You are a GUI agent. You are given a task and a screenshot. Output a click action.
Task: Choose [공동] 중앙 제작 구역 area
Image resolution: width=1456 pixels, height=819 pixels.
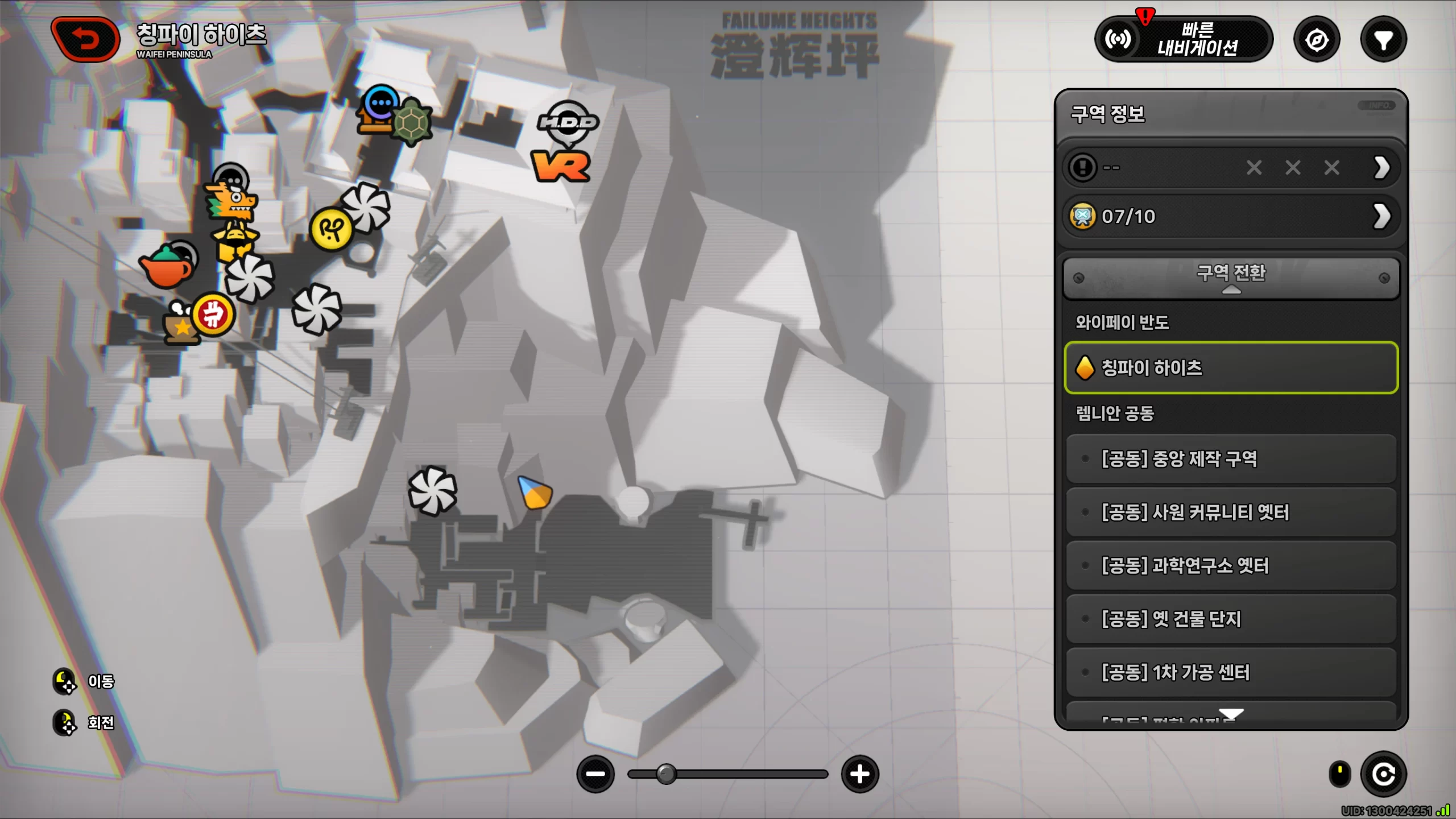[x=1231, y=459]
